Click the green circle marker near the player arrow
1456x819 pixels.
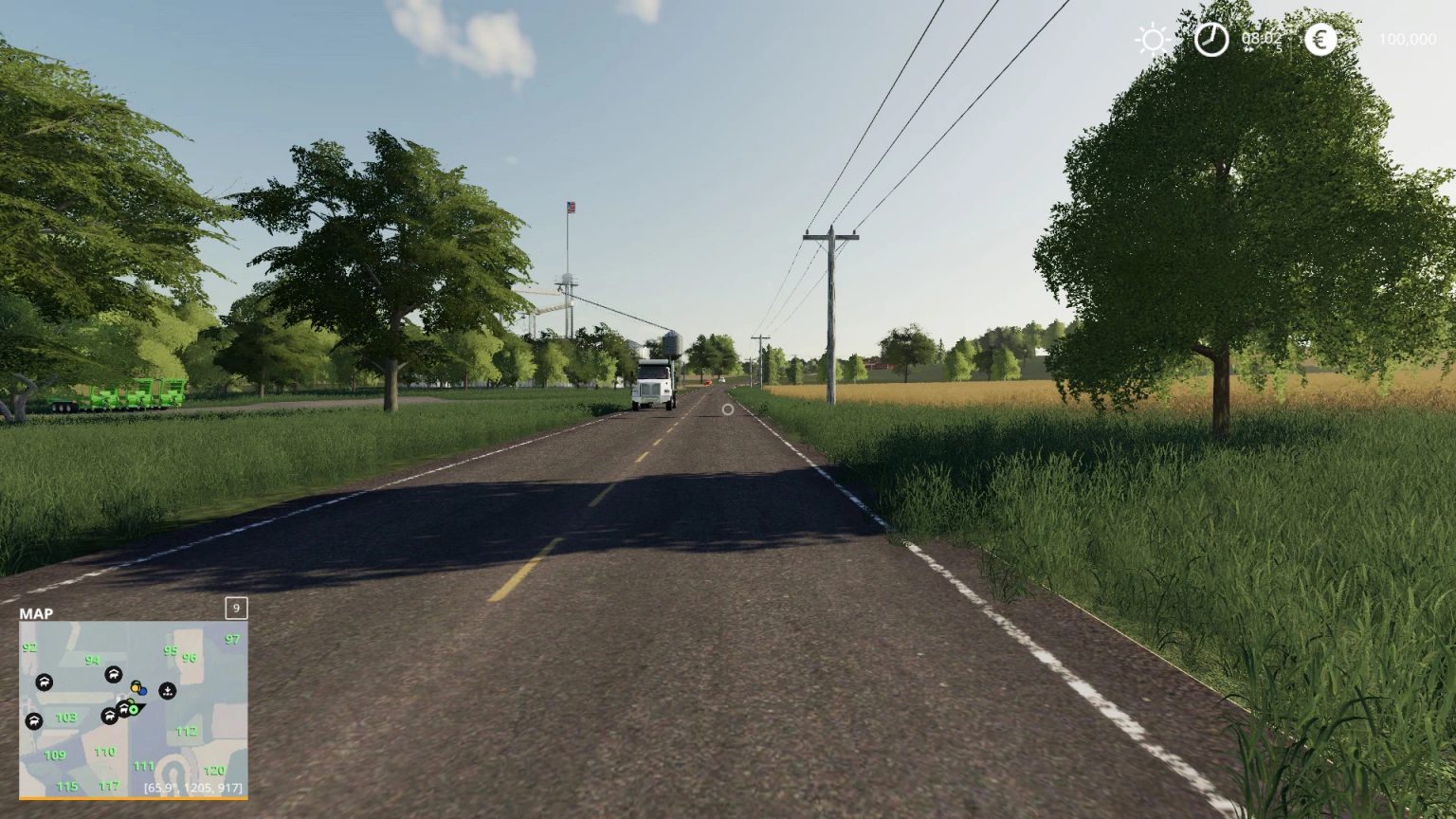(x=134, y=709)
